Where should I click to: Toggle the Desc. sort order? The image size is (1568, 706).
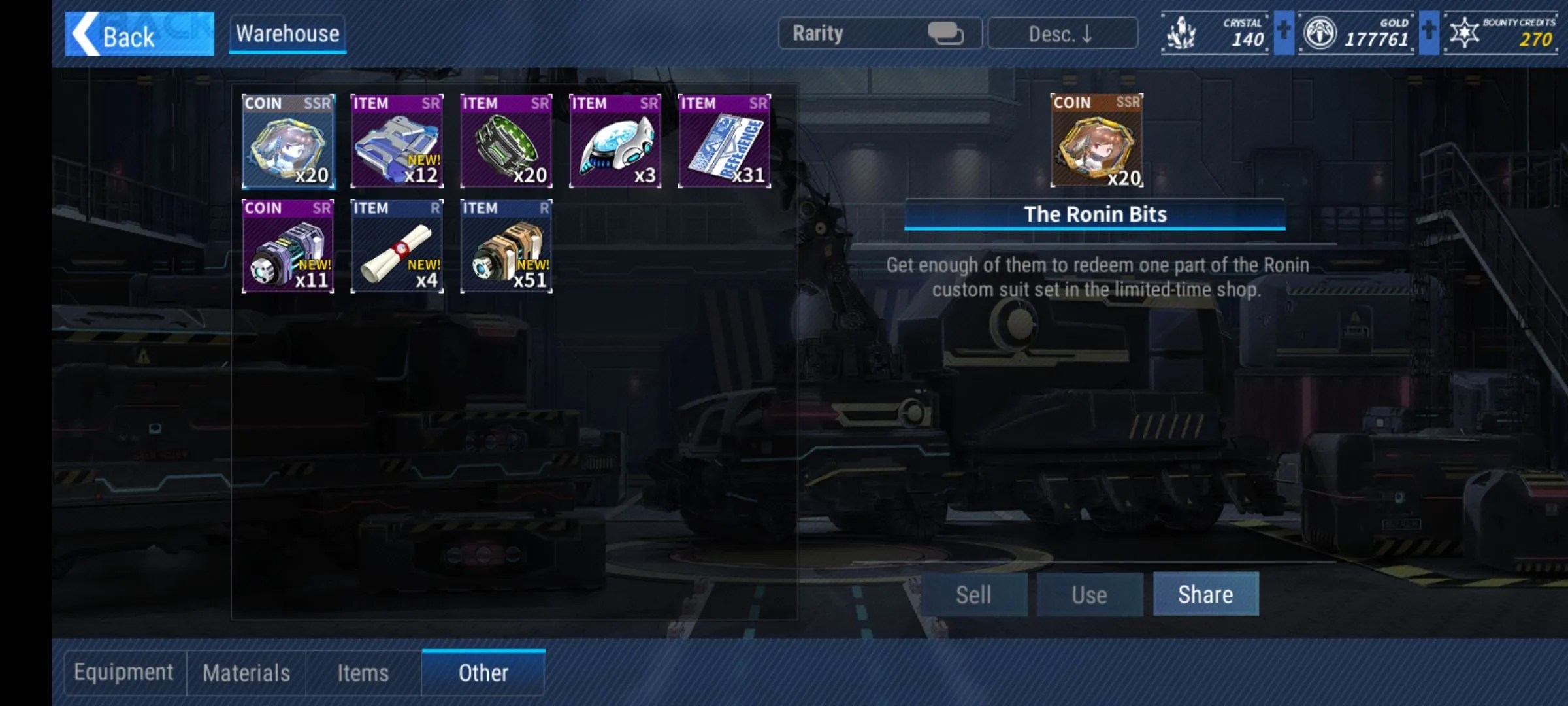1062,33
